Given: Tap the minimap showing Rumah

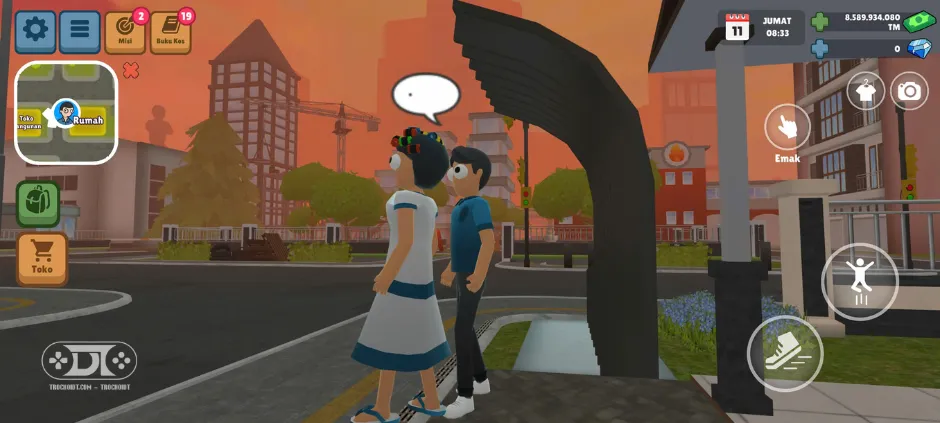Looking at the screenshot, I should pyautogui.click(x=66, y=113).
